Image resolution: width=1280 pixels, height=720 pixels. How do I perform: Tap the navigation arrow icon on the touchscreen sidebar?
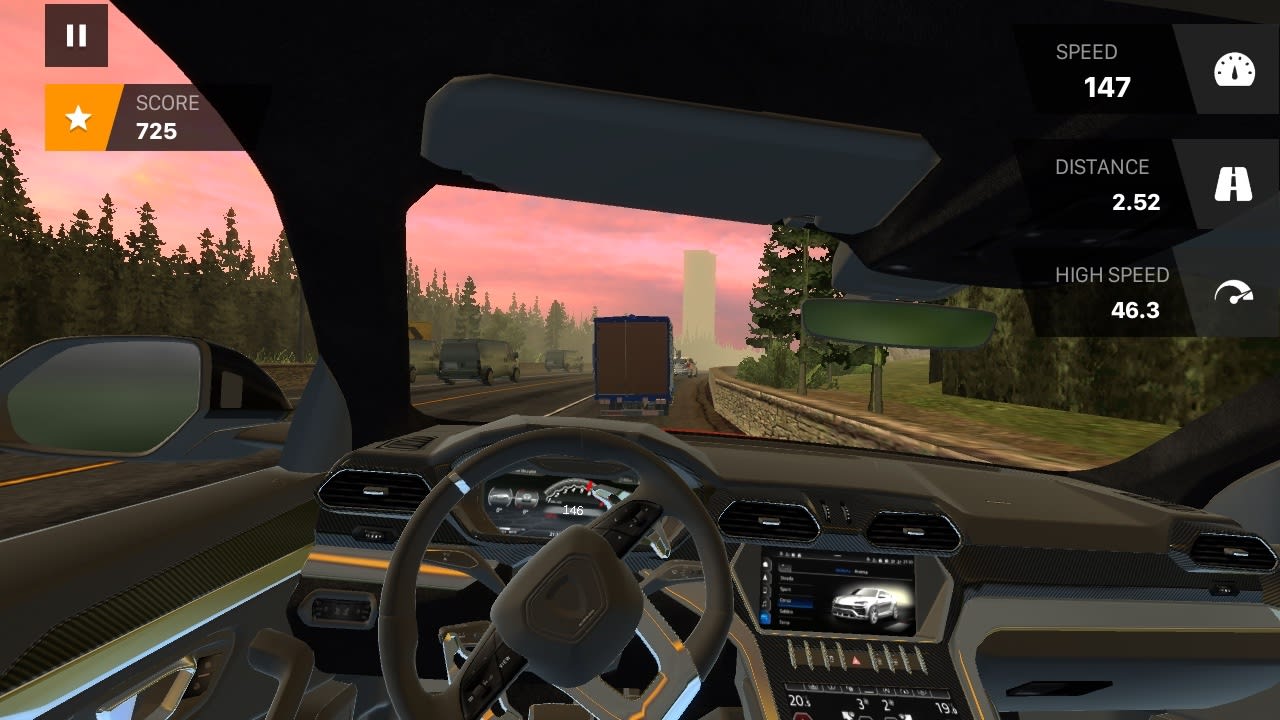pyautogui.click(x=765, y=578)
